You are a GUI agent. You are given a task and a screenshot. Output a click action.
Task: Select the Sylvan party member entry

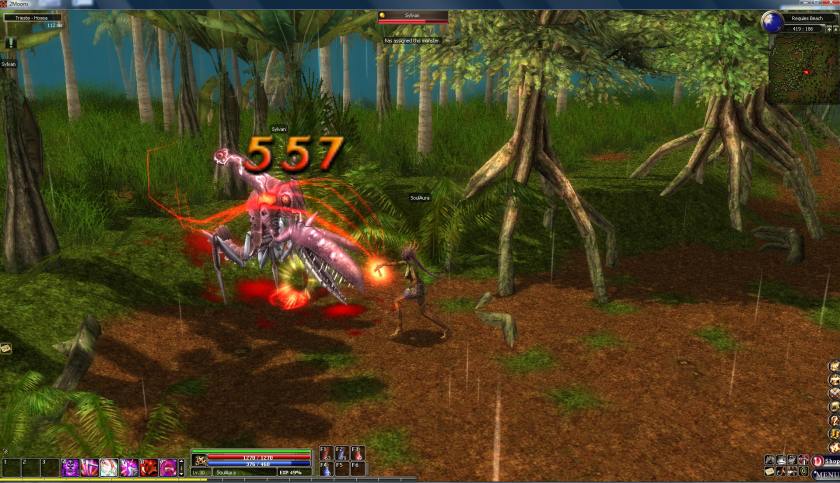(x=9, y=63)
